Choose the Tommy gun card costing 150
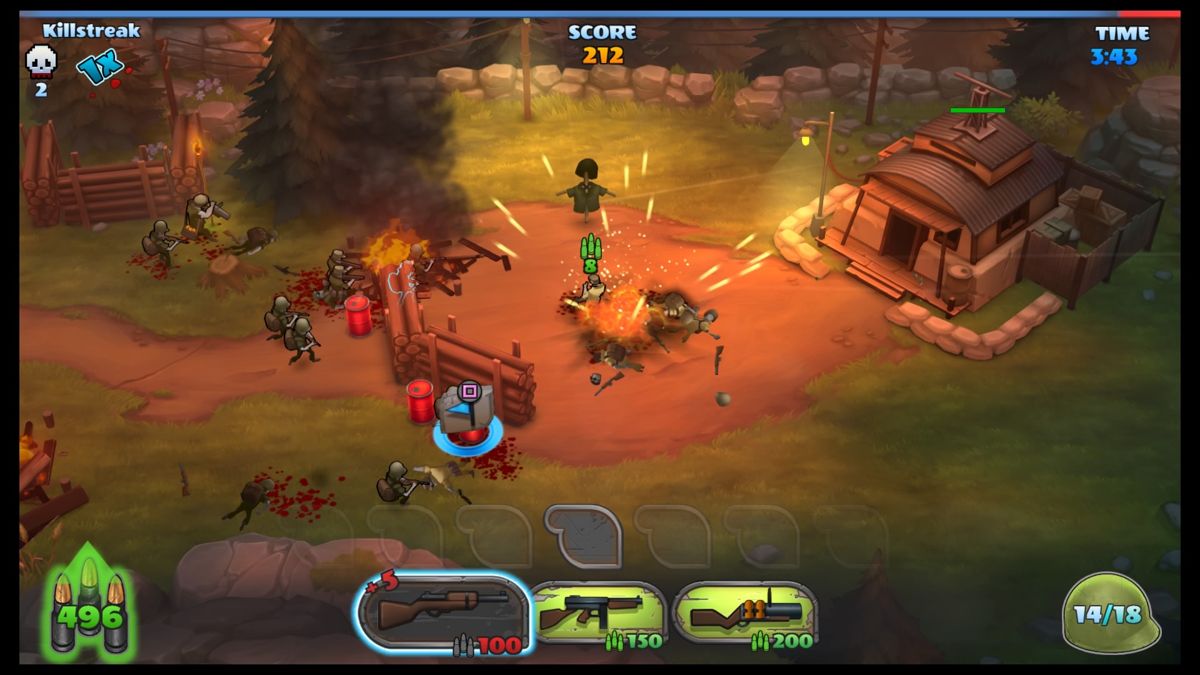This screenshot has height=675, width=1200. click(598, 613)
